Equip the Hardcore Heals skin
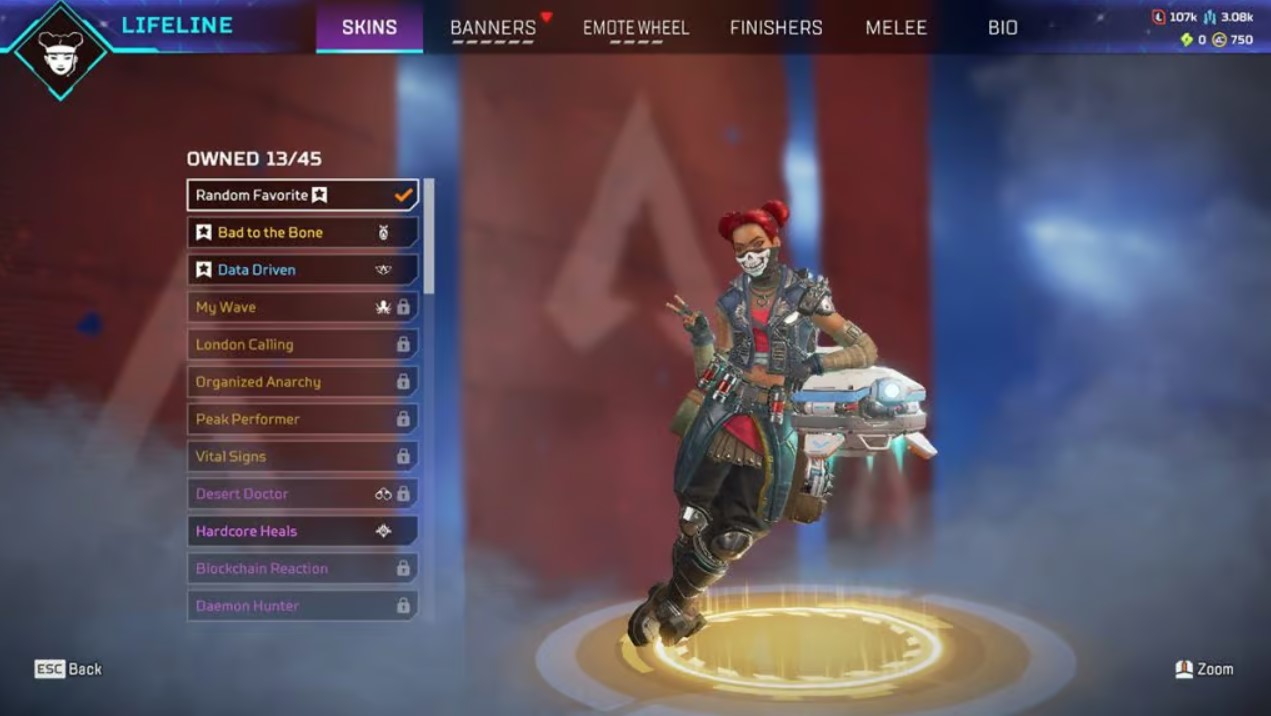The height and width of the screenshot is (716, 1271). point(302,531)
